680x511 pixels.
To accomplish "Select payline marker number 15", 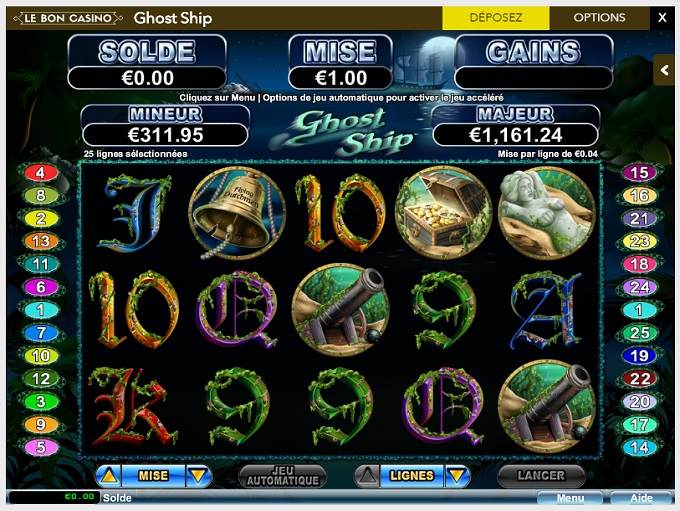I will click(638, 173).
